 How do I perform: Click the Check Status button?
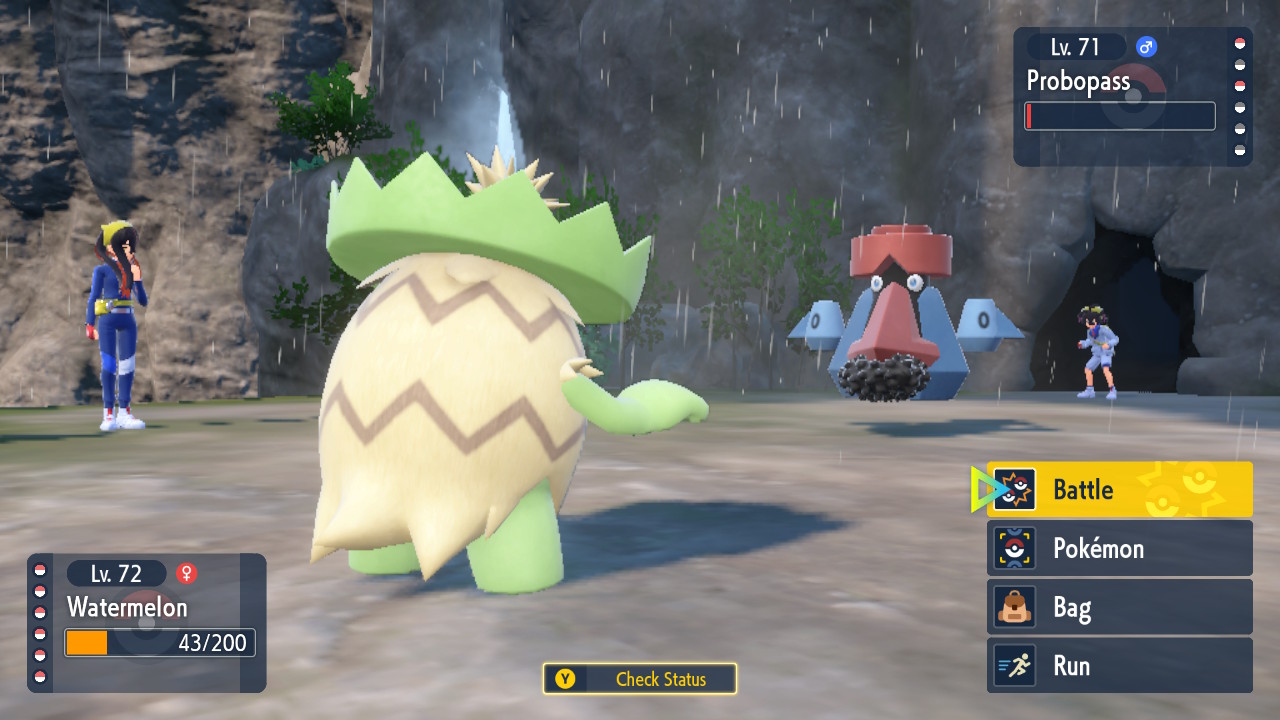(x=640, y=679)
